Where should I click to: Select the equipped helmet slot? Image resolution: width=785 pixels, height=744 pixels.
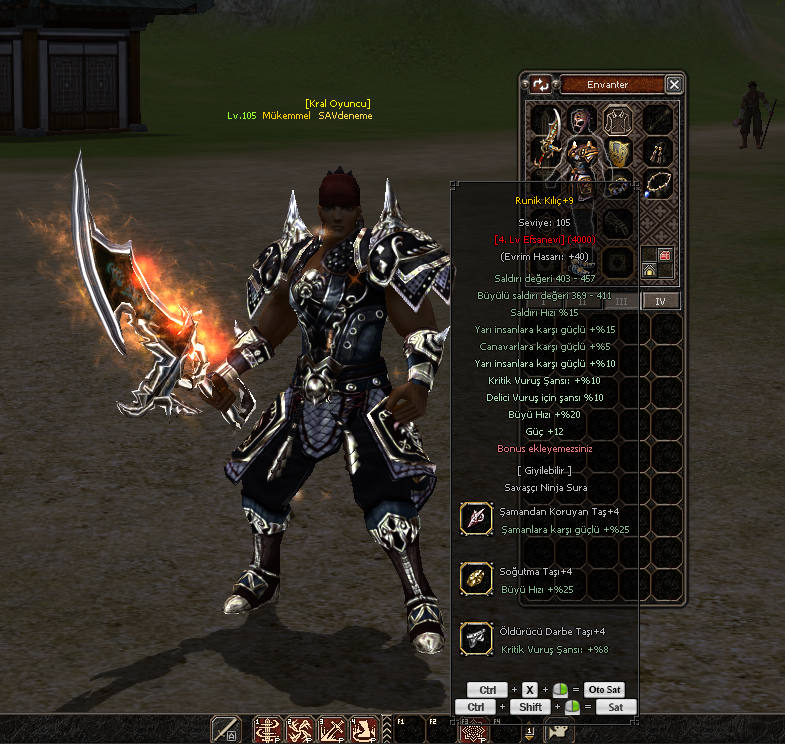(x=581, y=120)
